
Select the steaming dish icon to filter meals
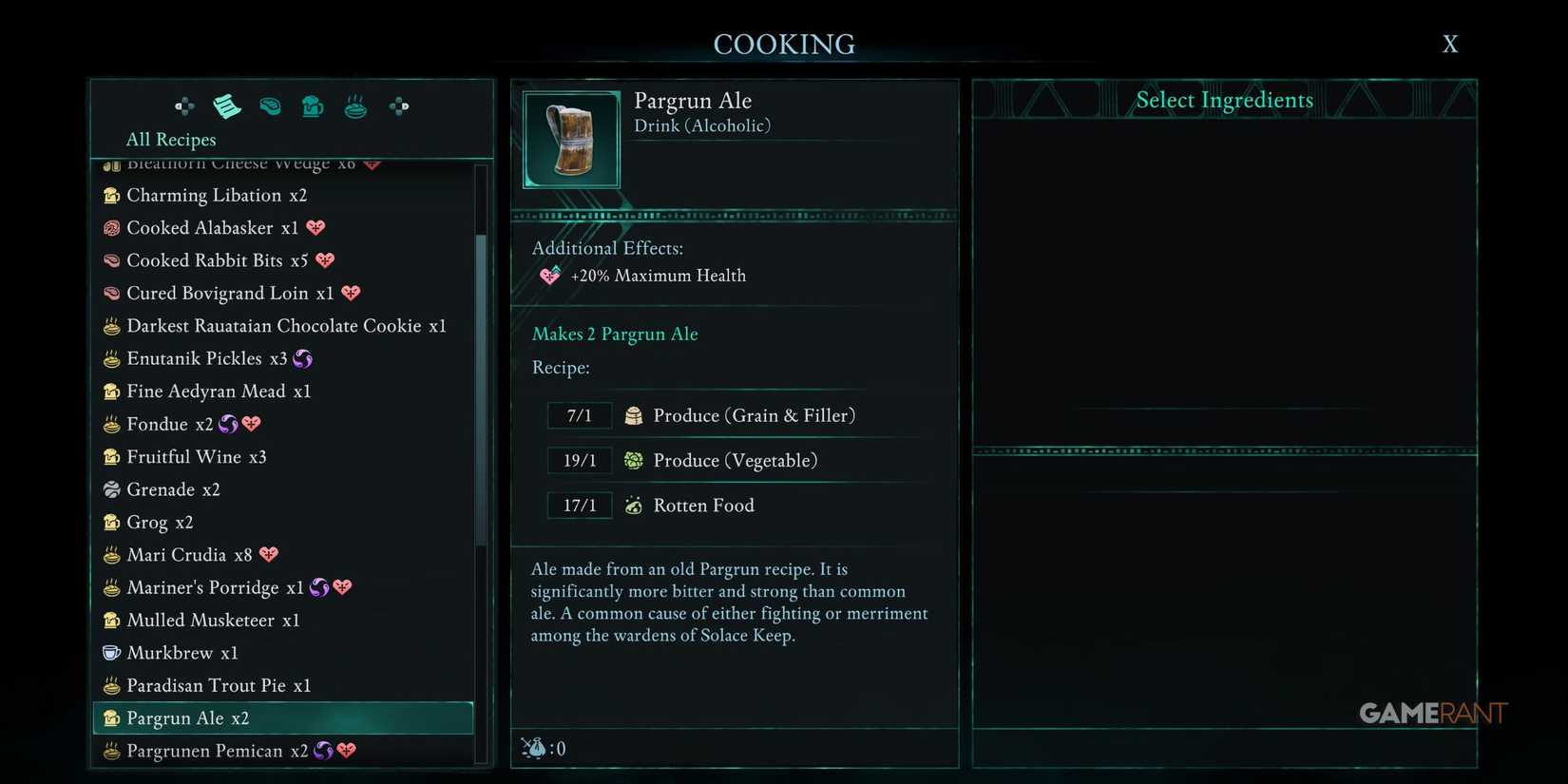point(354,106)
